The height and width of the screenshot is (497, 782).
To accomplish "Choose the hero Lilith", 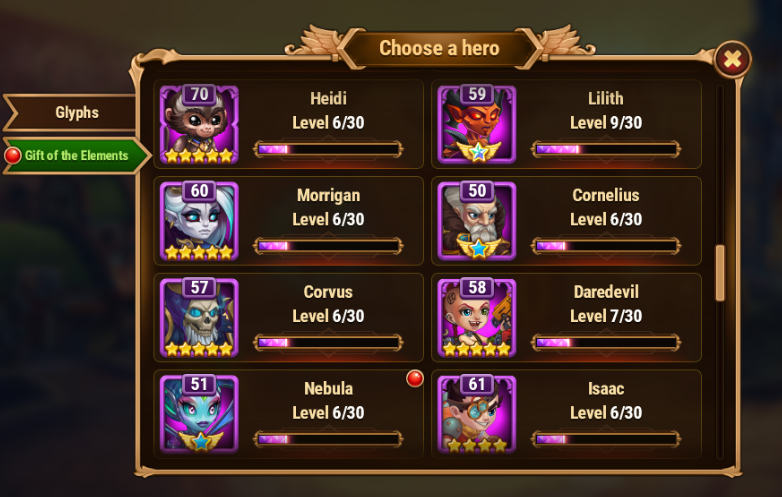I will tap(566, 124).
